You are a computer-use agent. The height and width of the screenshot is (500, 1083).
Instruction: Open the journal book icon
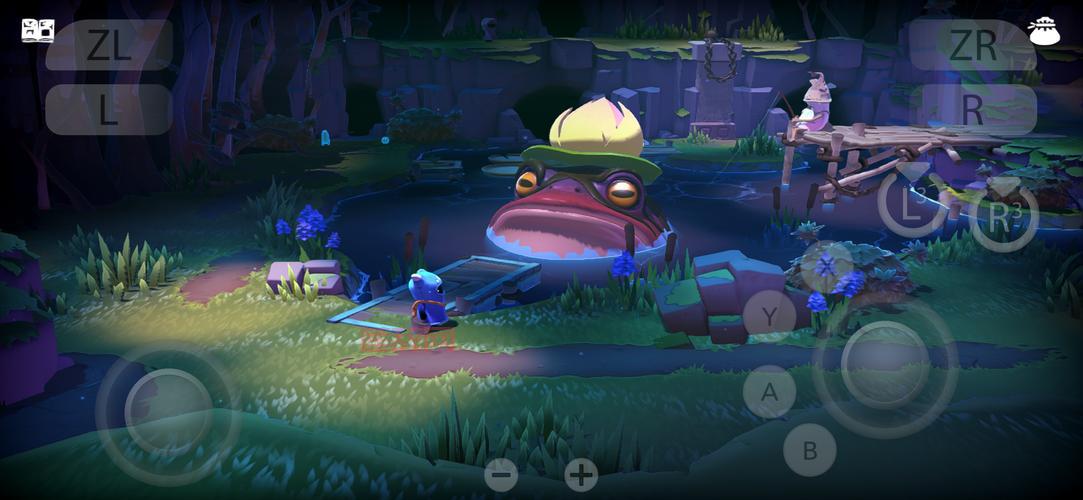tap(37, 30)
